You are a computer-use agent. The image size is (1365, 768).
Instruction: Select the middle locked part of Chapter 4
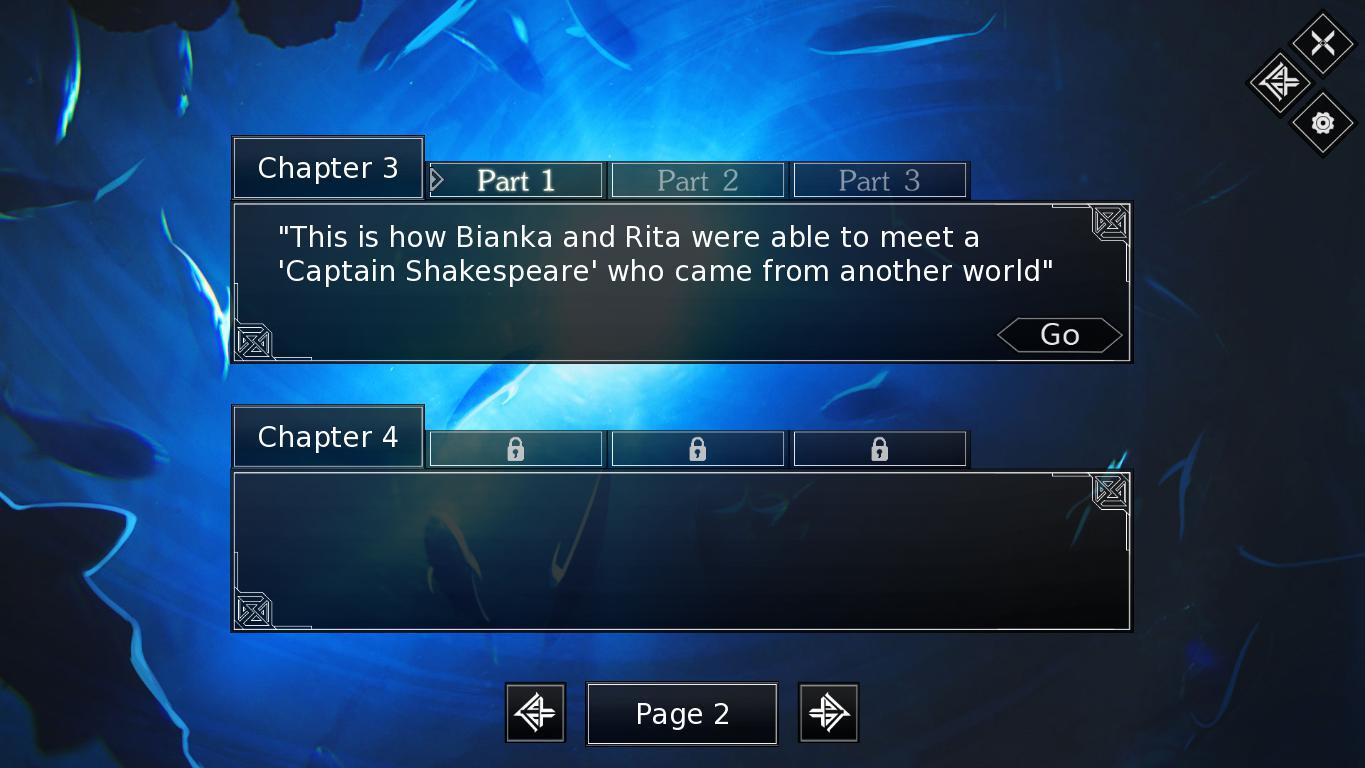(x=697, y=449)
